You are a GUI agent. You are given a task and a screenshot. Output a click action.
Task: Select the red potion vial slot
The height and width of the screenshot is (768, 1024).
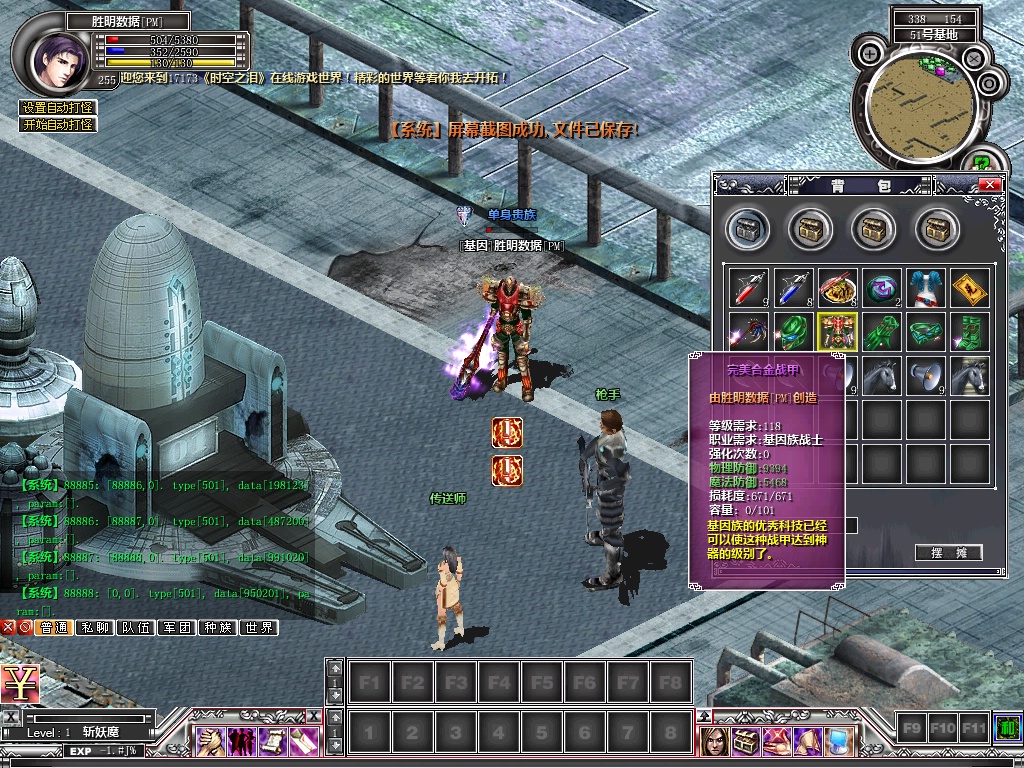click(x=747, y=288)
